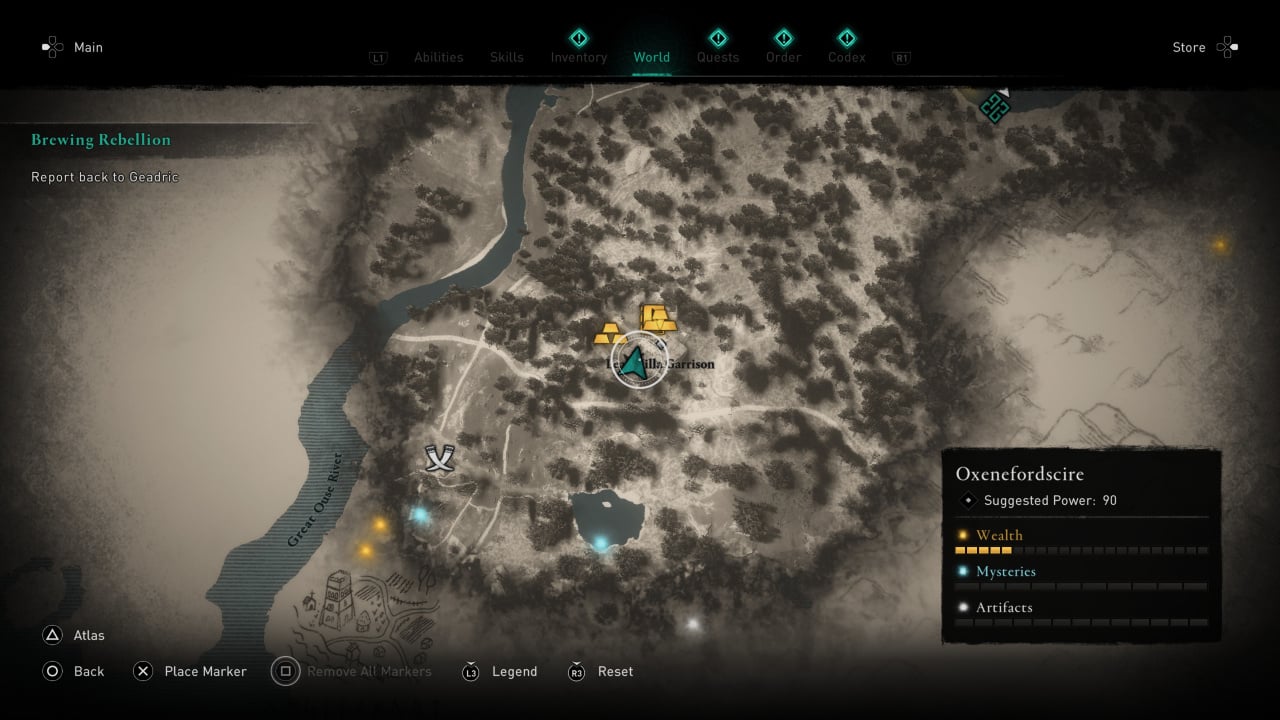
Task: Switch to the Abilities tab
Action: click(438, 57)
